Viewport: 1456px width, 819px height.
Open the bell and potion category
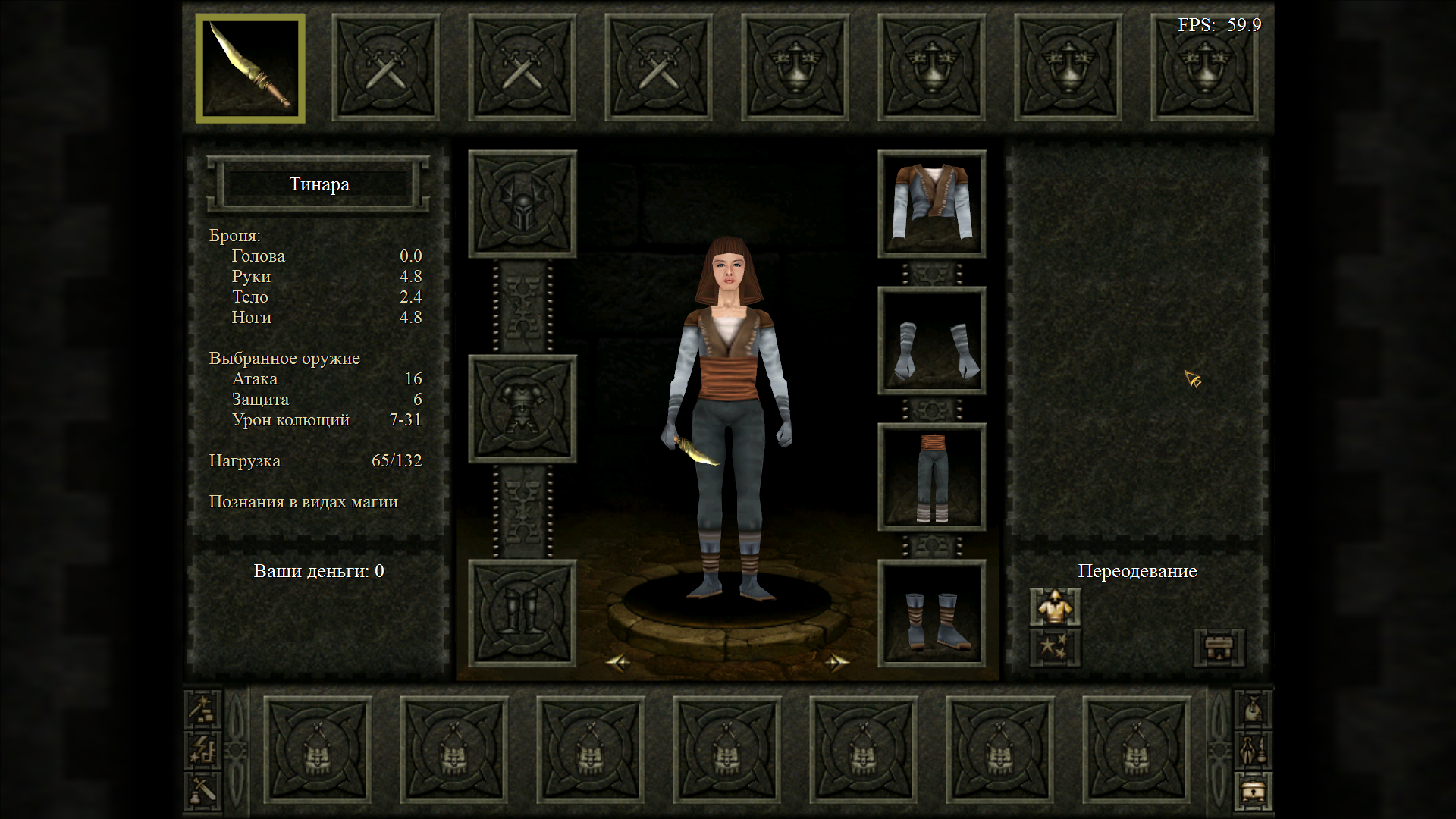[x=1253, y=750]
